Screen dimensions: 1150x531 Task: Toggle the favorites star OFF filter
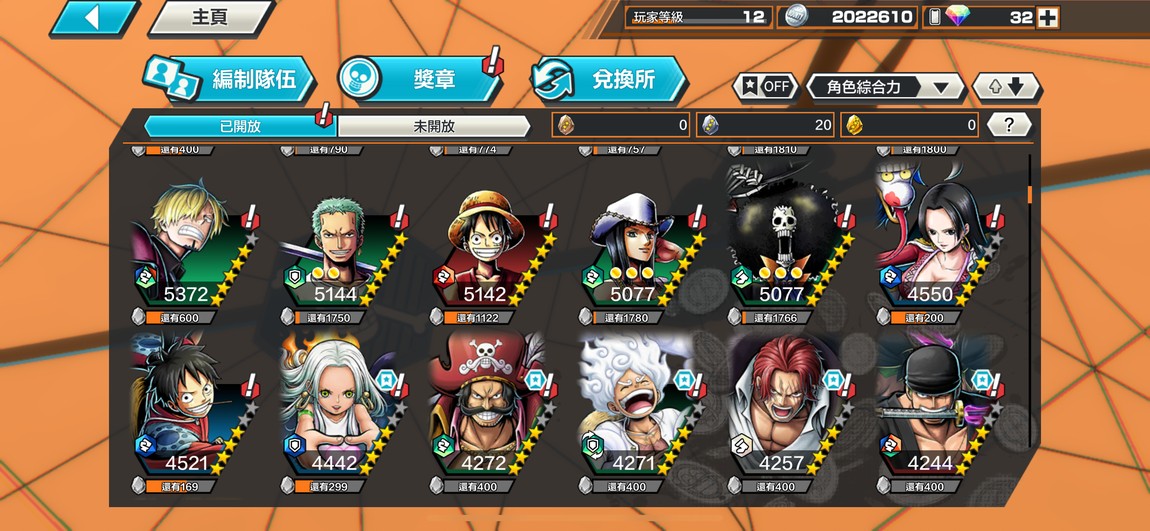click(765, 87)
